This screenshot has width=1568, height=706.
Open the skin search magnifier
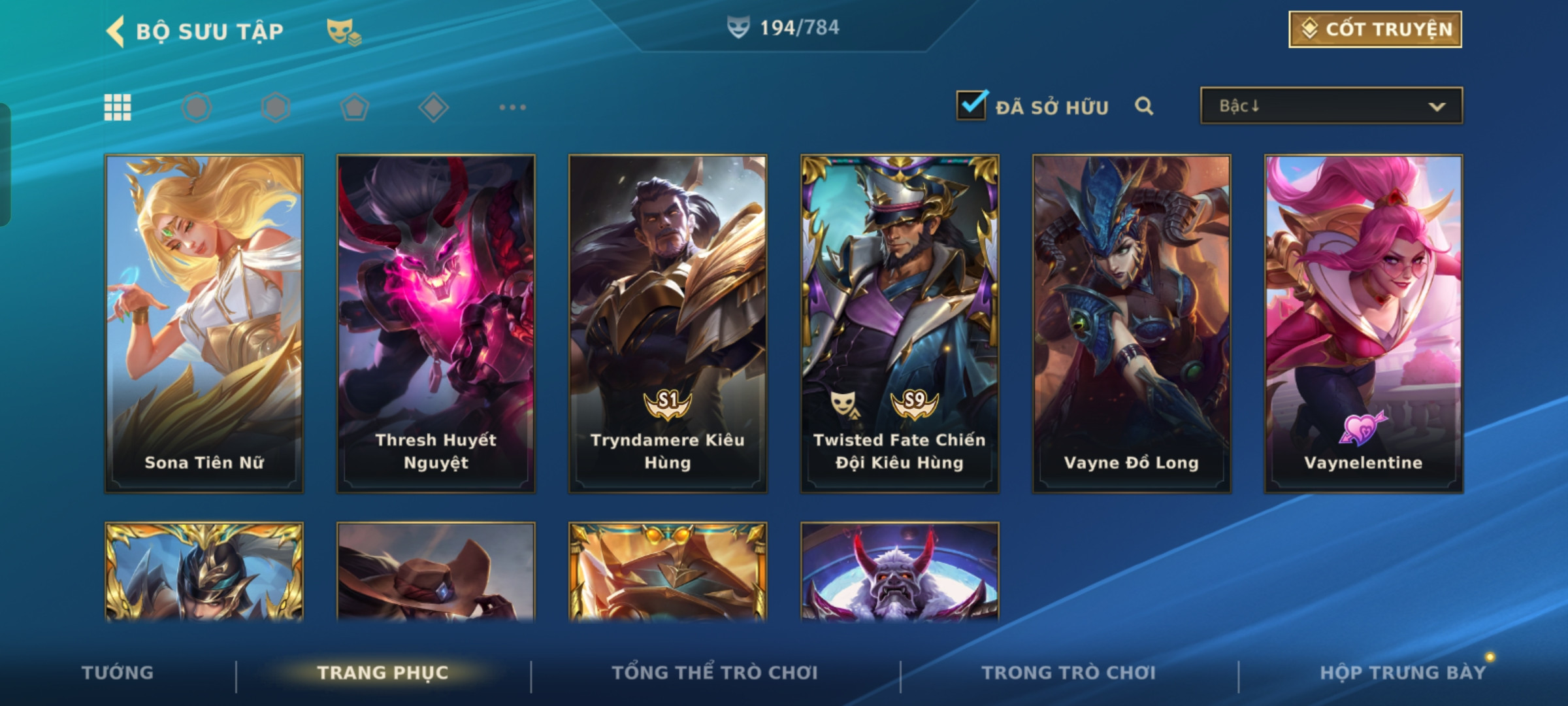point(1143,106)
